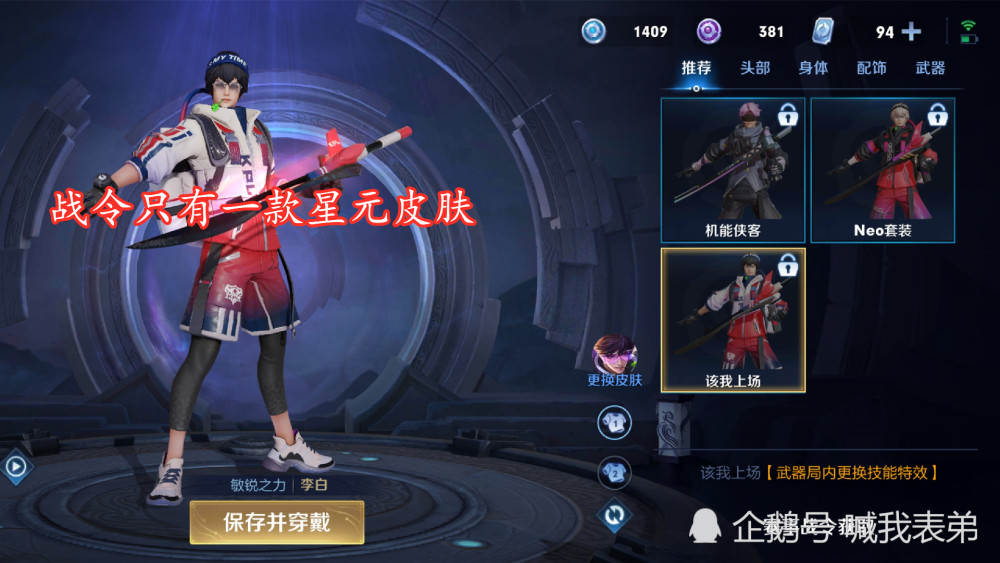The height and width of the screenshot is (563, 1000).
Task: Pick the 该我上场 outfit thumbnail
Action: [733, 319]
